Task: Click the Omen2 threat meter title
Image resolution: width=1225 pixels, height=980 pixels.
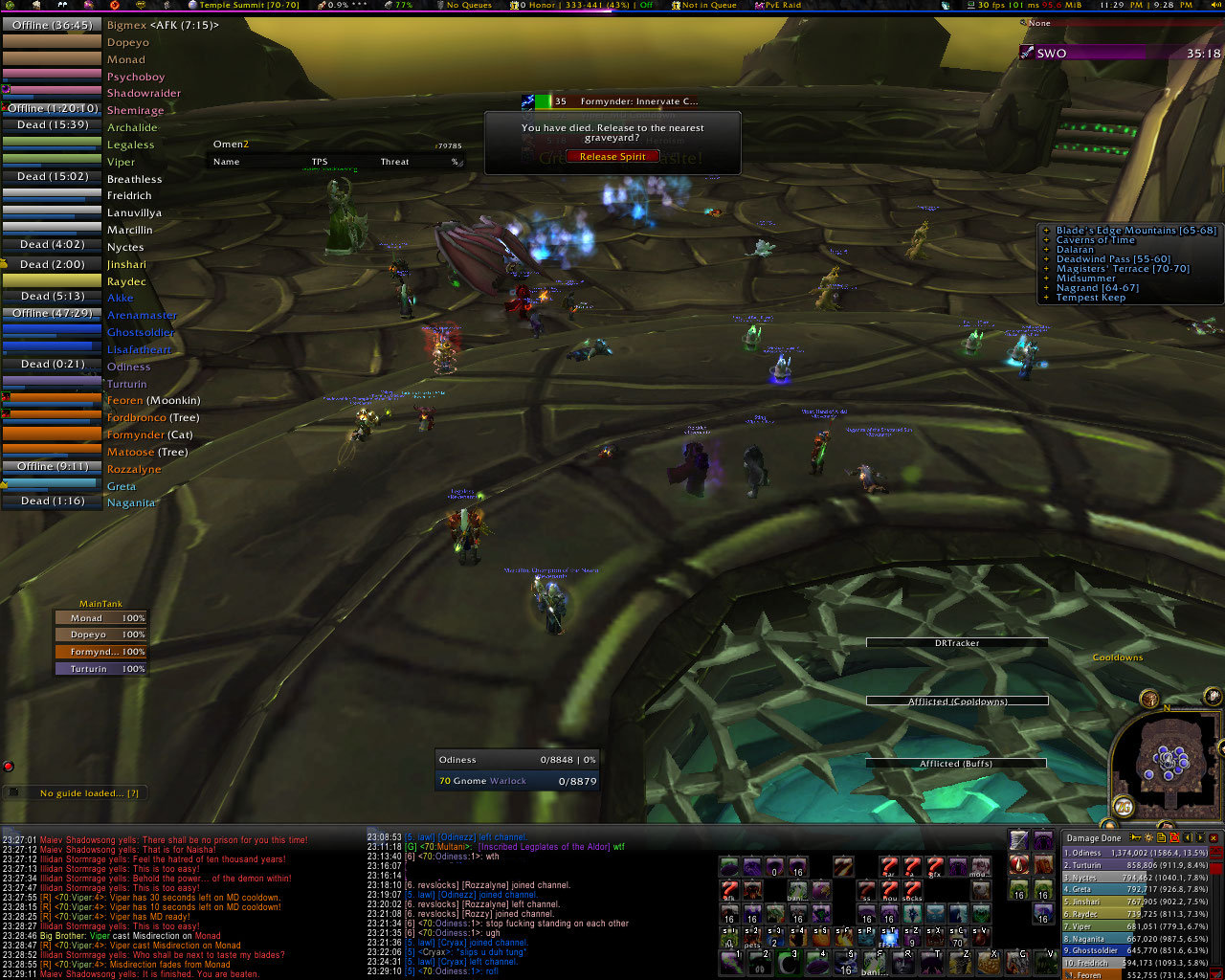Action: coord(231,145)
